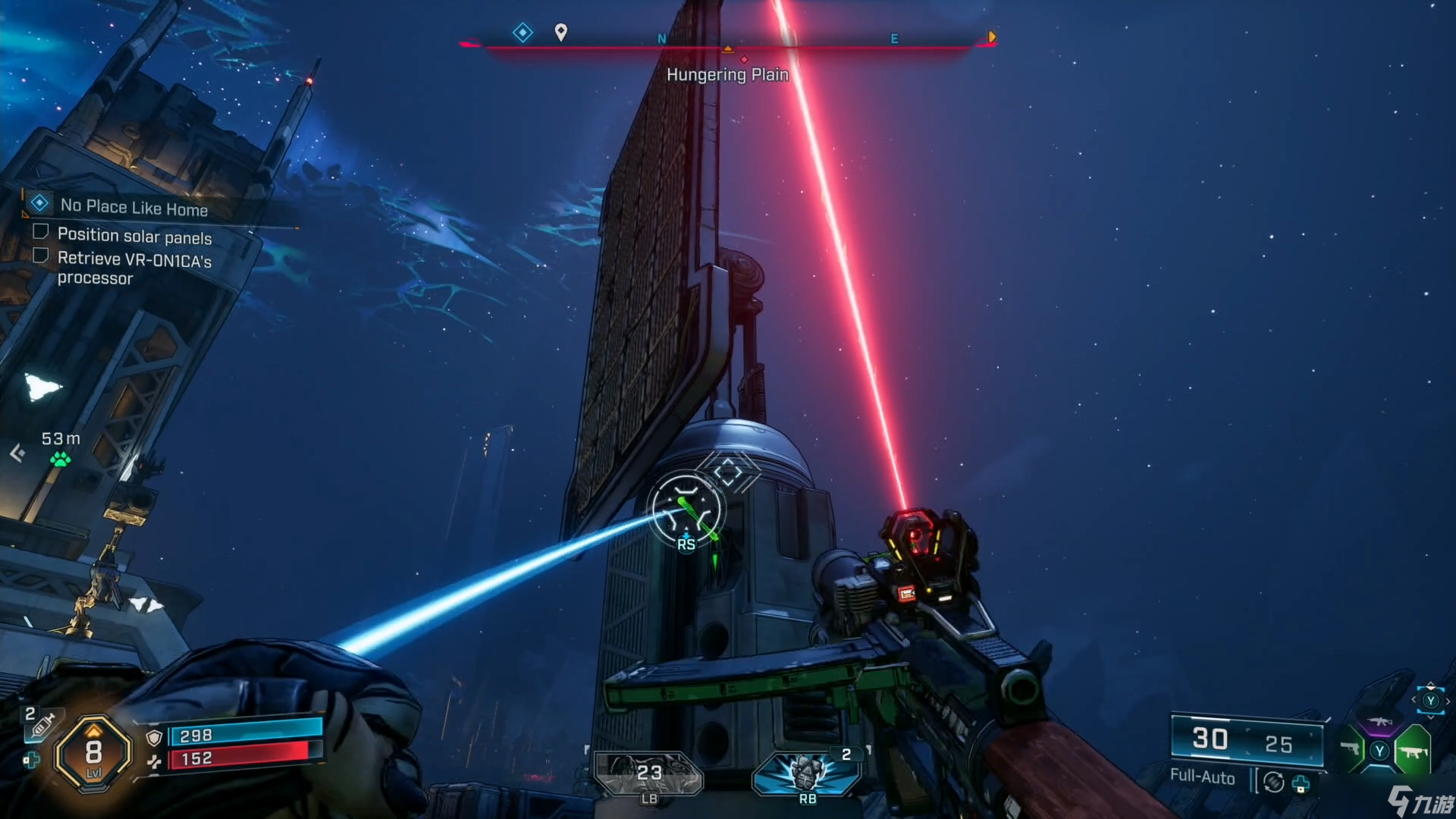This screenshot has width=1456, height=819.
Task: Toggle the Full-Auto fire mode
Action: click(x=1202, y=777)
